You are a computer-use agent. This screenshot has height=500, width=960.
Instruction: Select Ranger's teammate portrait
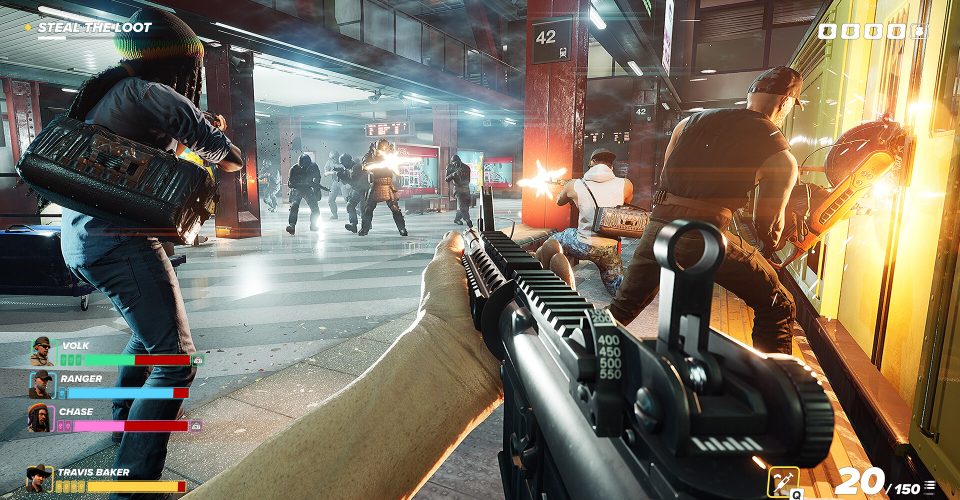(41, 385)
